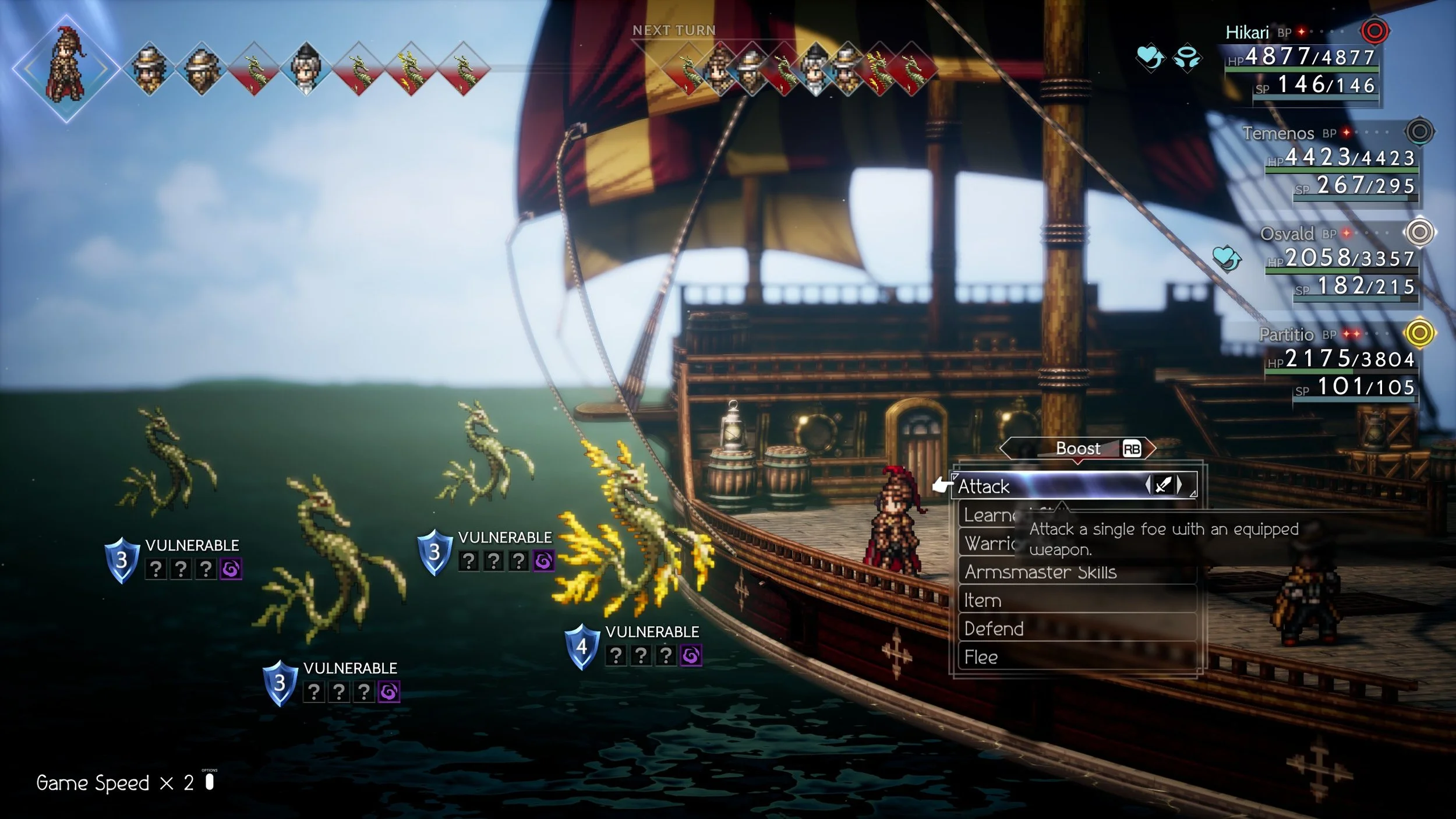Open Armsmaster Skills list
This screenshot has height=819, width=1456.
tap(1040, 572)
